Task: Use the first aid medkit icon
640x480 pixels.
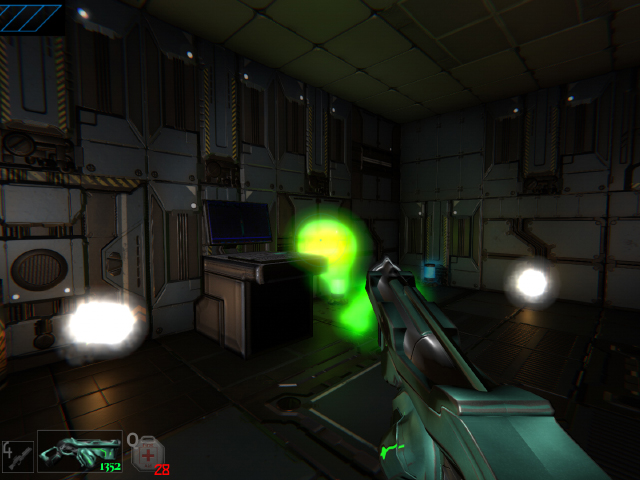Action: tap(145, 453)
